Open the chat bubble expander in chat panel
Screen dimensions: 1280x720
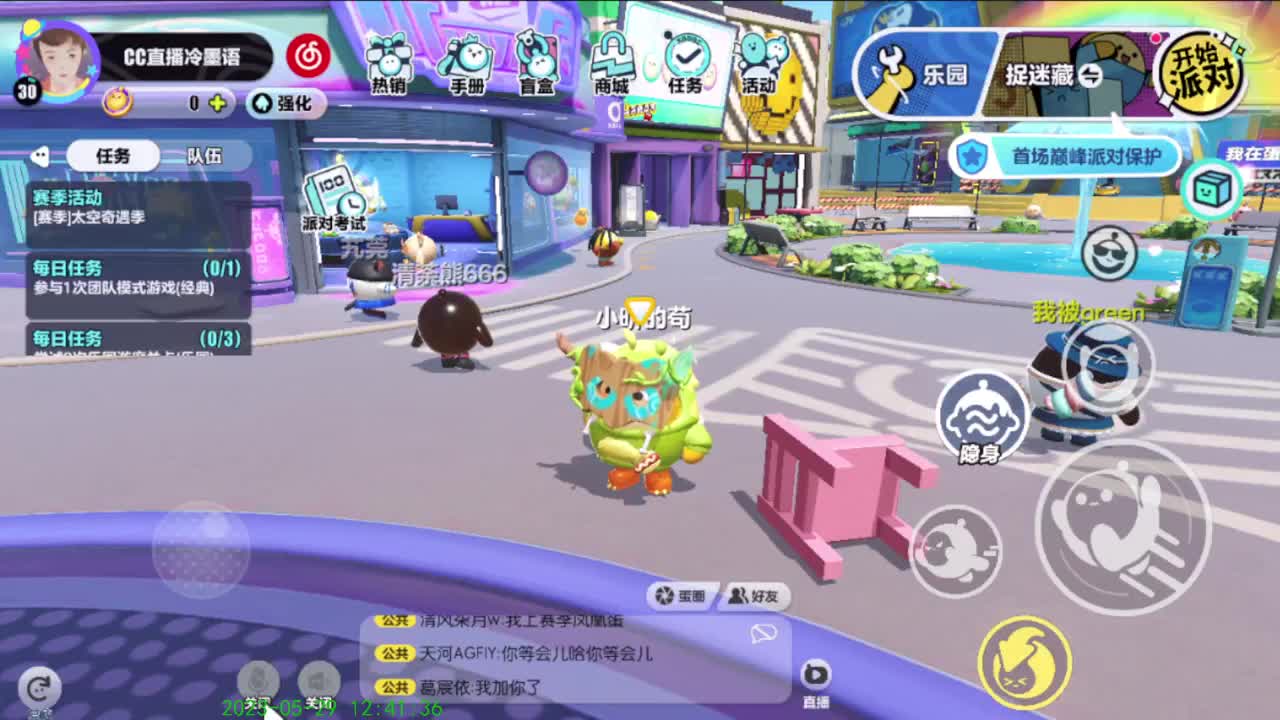pyautogui.click(x=762, y=634)
